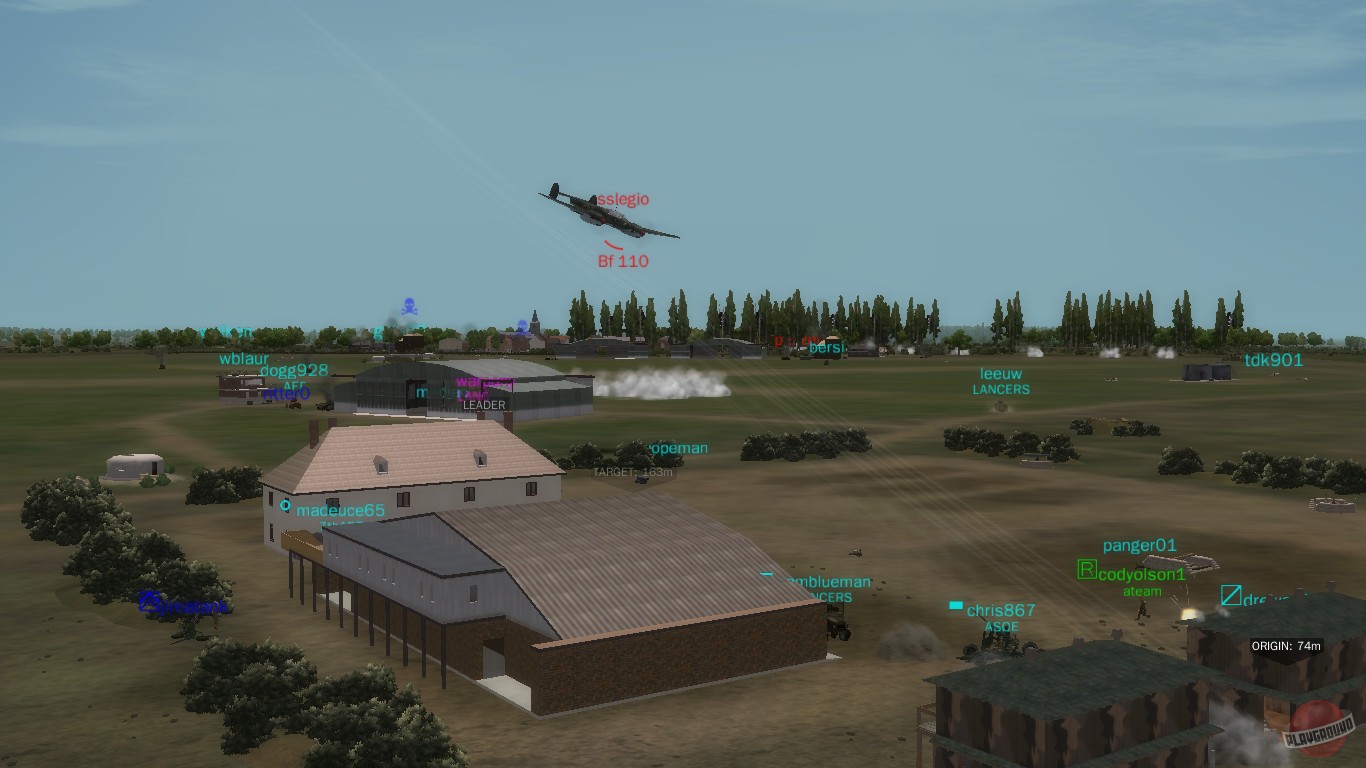
Task: Click the enemy bersi name tag in the distance
Action: coord(826,348)
